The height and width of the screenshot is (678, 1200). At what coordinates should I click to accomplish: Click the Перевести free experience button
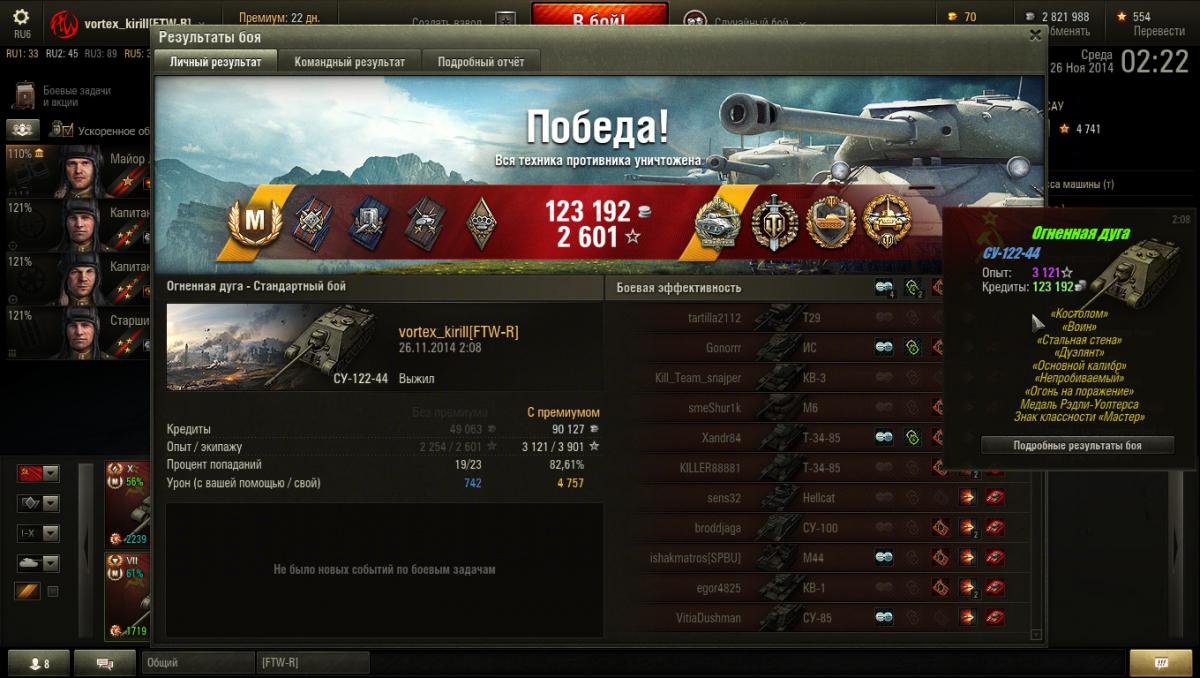[1158, 31]
